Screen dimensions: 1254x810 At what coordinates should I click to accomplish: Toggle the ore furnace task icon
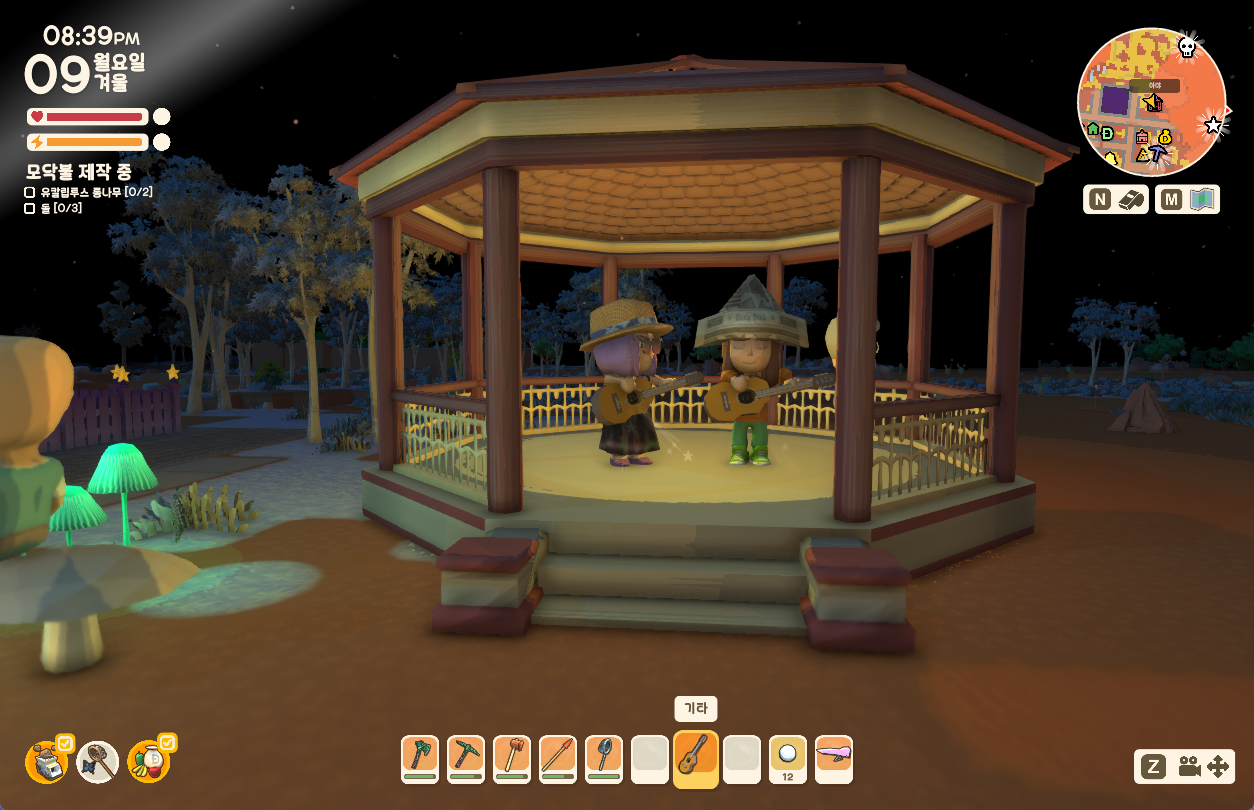46,762
